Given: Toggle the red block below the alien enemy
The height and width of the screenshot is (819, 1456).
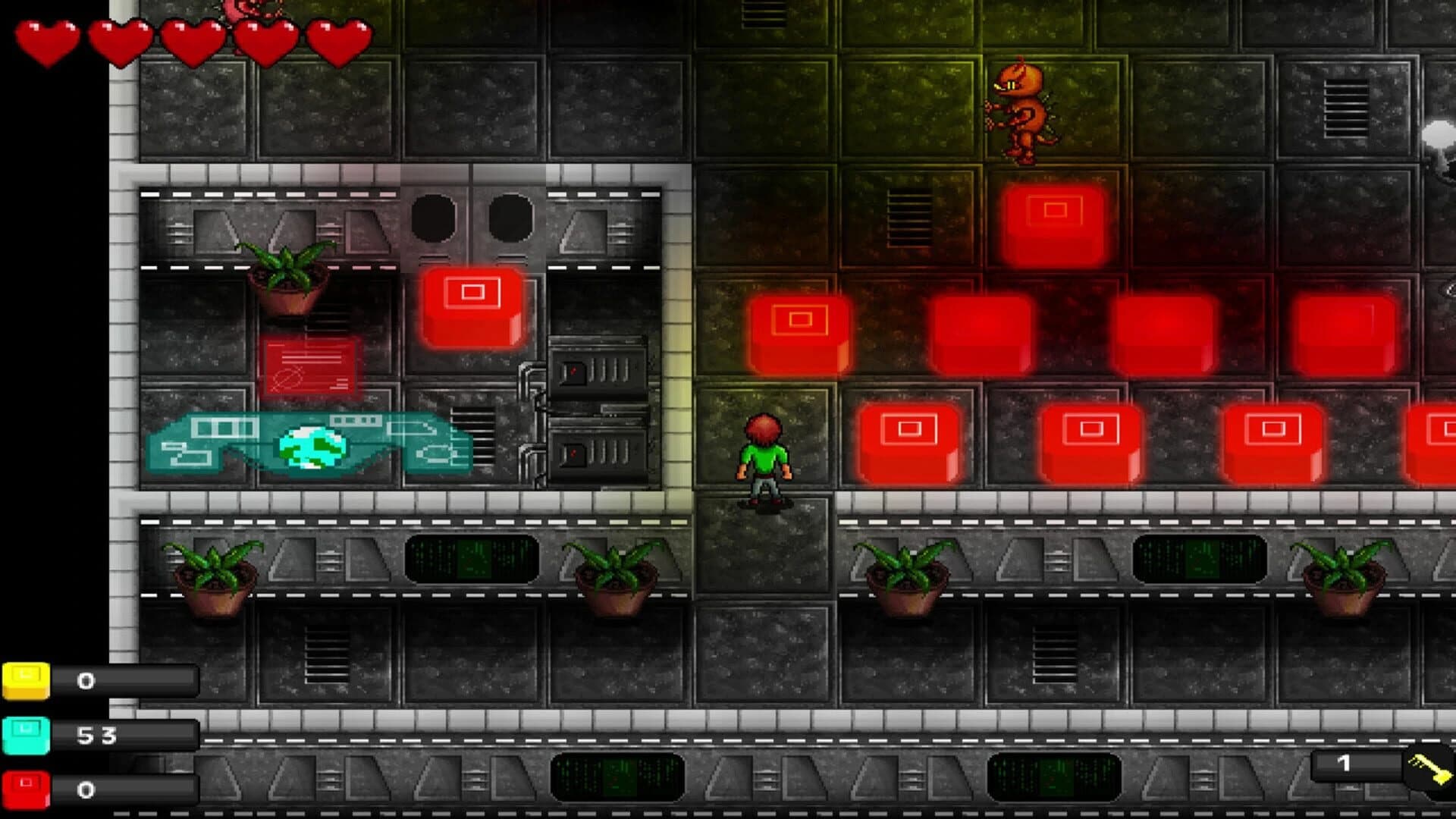Looking at the screenshot, I should [x=1054, y=224].
